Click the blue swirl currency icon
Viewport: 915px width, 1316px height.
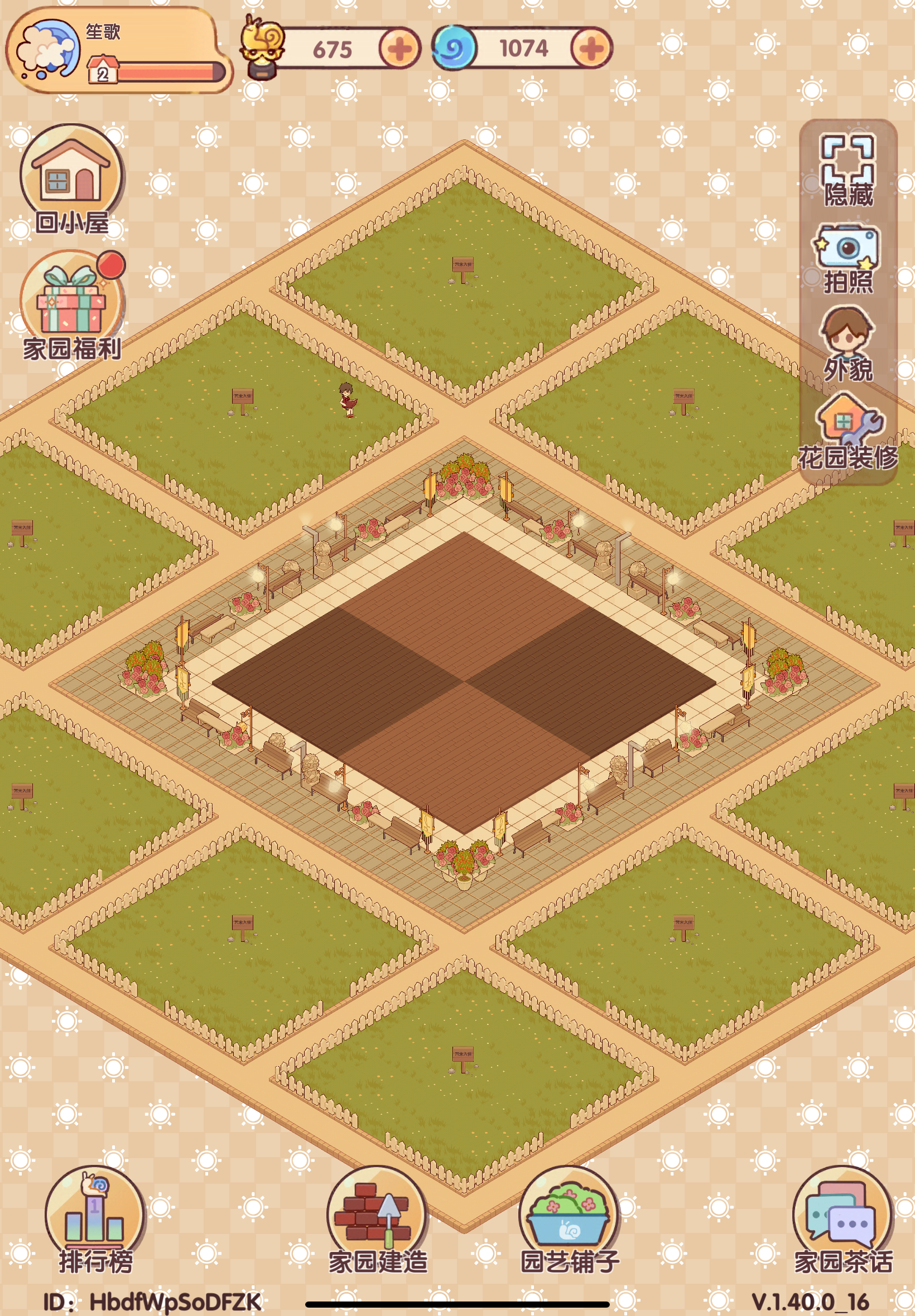click(453, 49)
